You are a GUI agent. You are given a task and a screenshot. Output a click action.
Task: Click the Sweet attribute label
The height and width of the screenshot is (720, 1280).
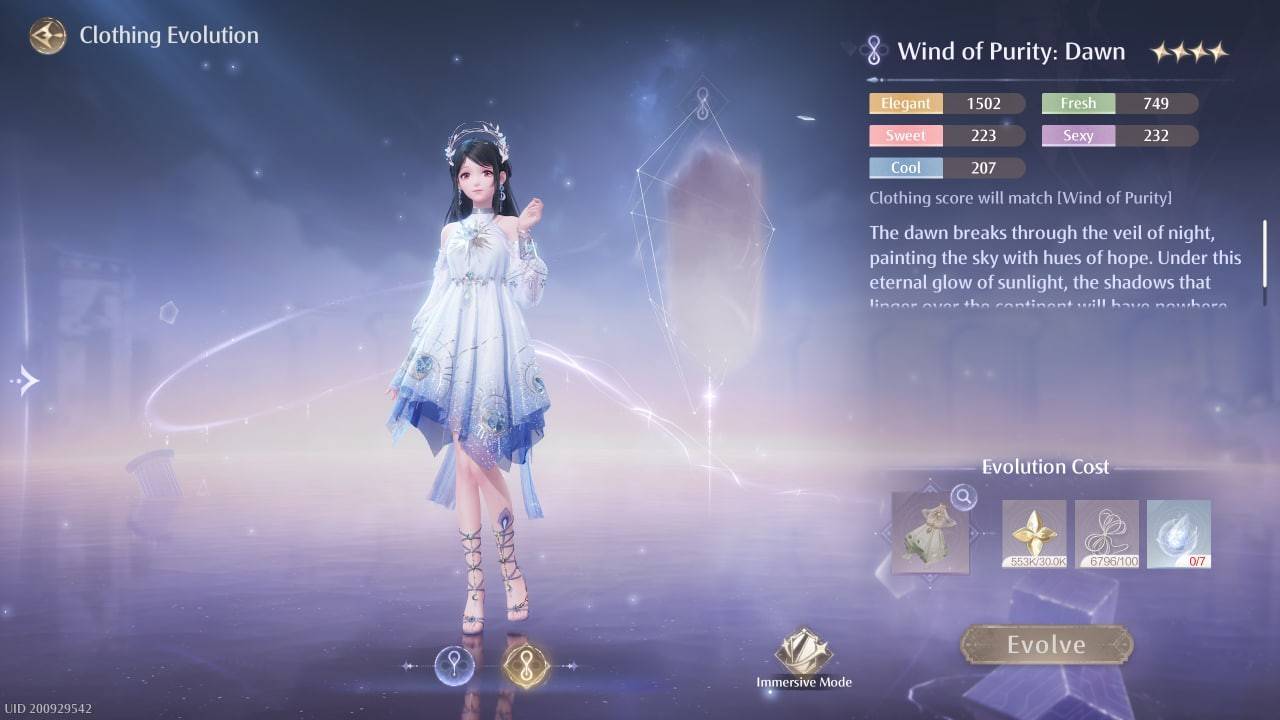pos(905,135)
